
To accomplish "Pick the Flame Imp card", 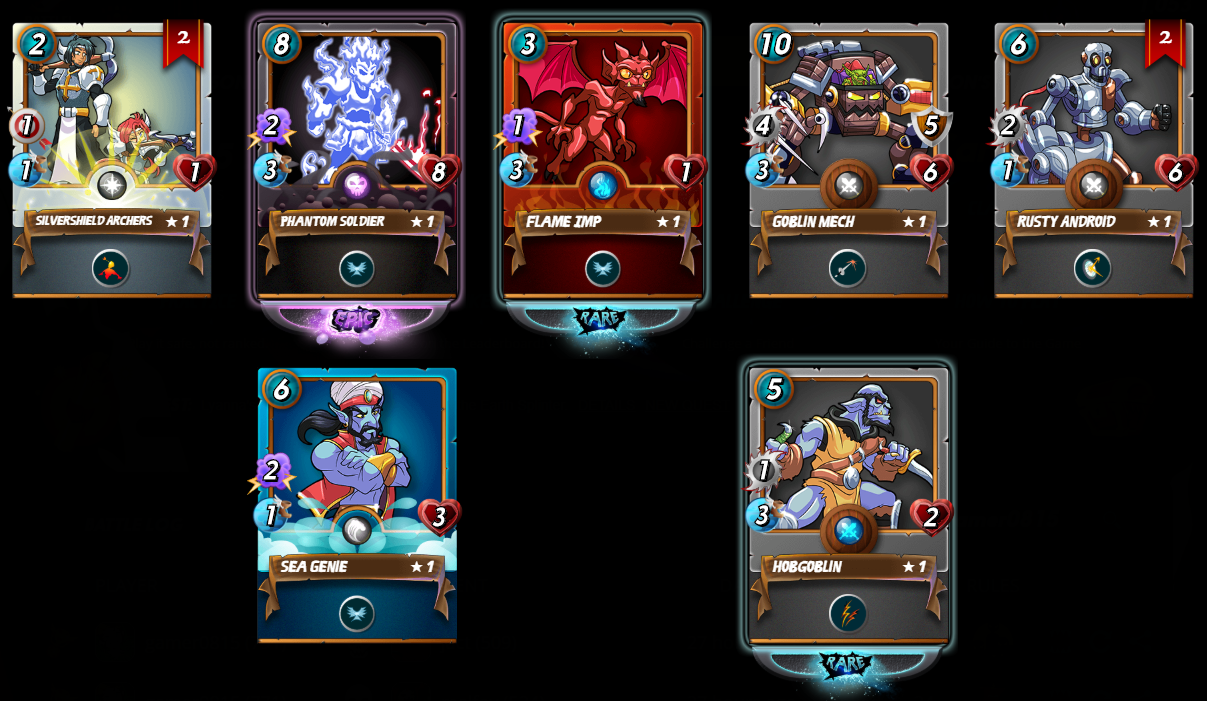I will [603, 160].
